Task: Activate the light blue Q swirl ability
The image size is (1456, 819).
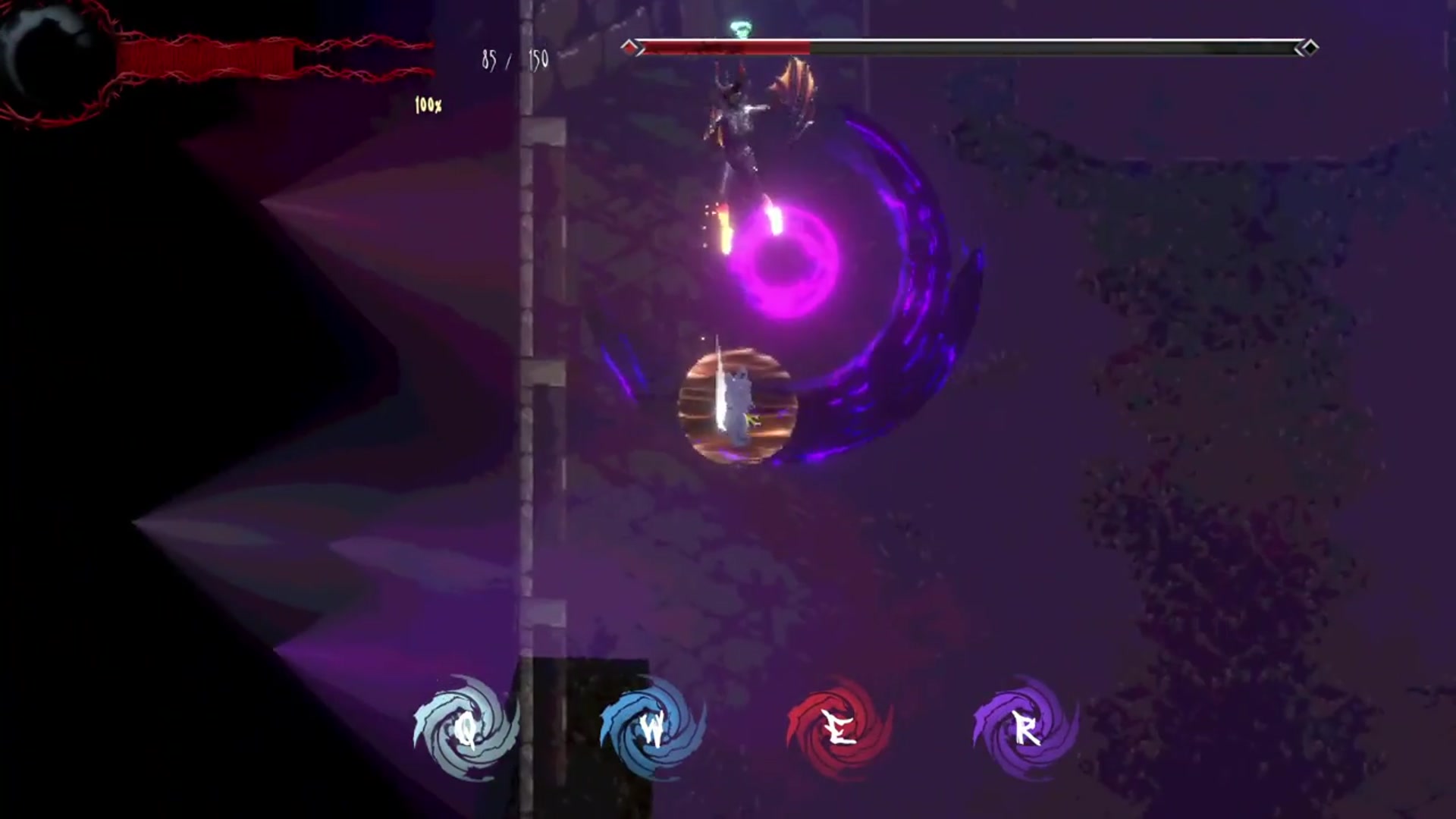Action: click(x=466, y=729)
